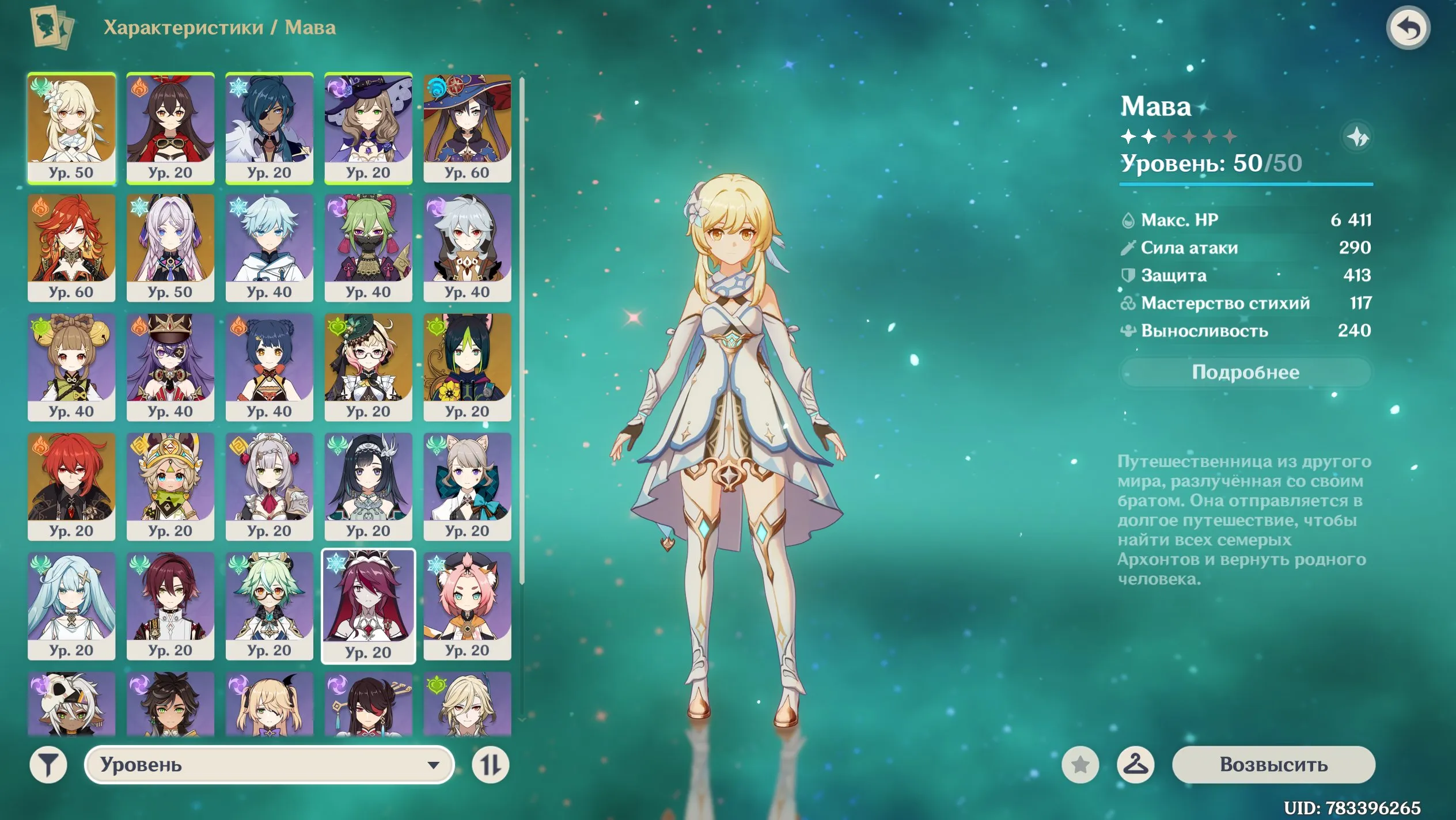Select Amber with red bow portrait
The width and height of the screenshot is (1456, 820).
coord(170,128)
